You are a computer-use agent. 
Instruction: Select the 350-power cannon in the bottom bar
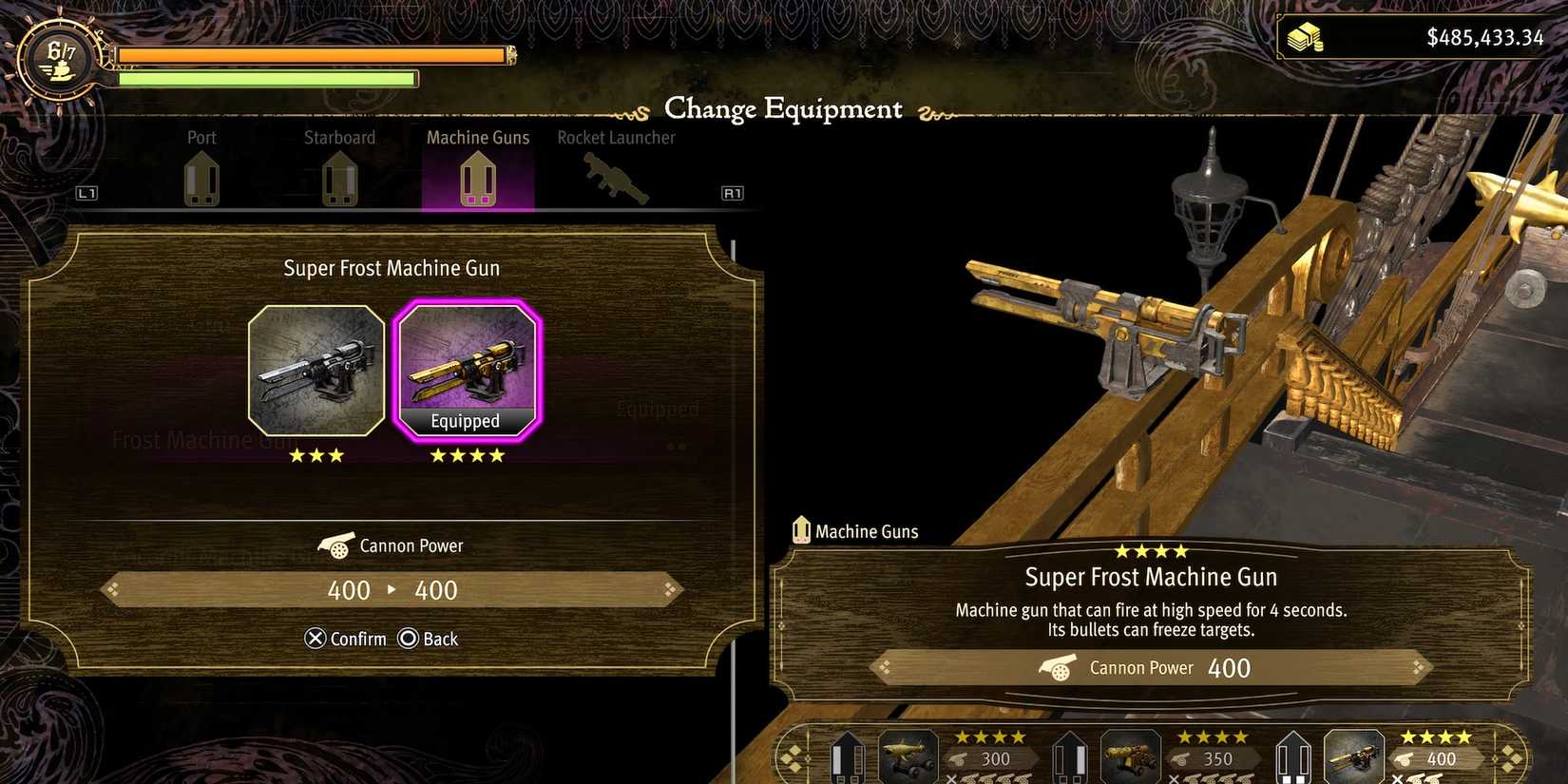(x=1130, y=755)
